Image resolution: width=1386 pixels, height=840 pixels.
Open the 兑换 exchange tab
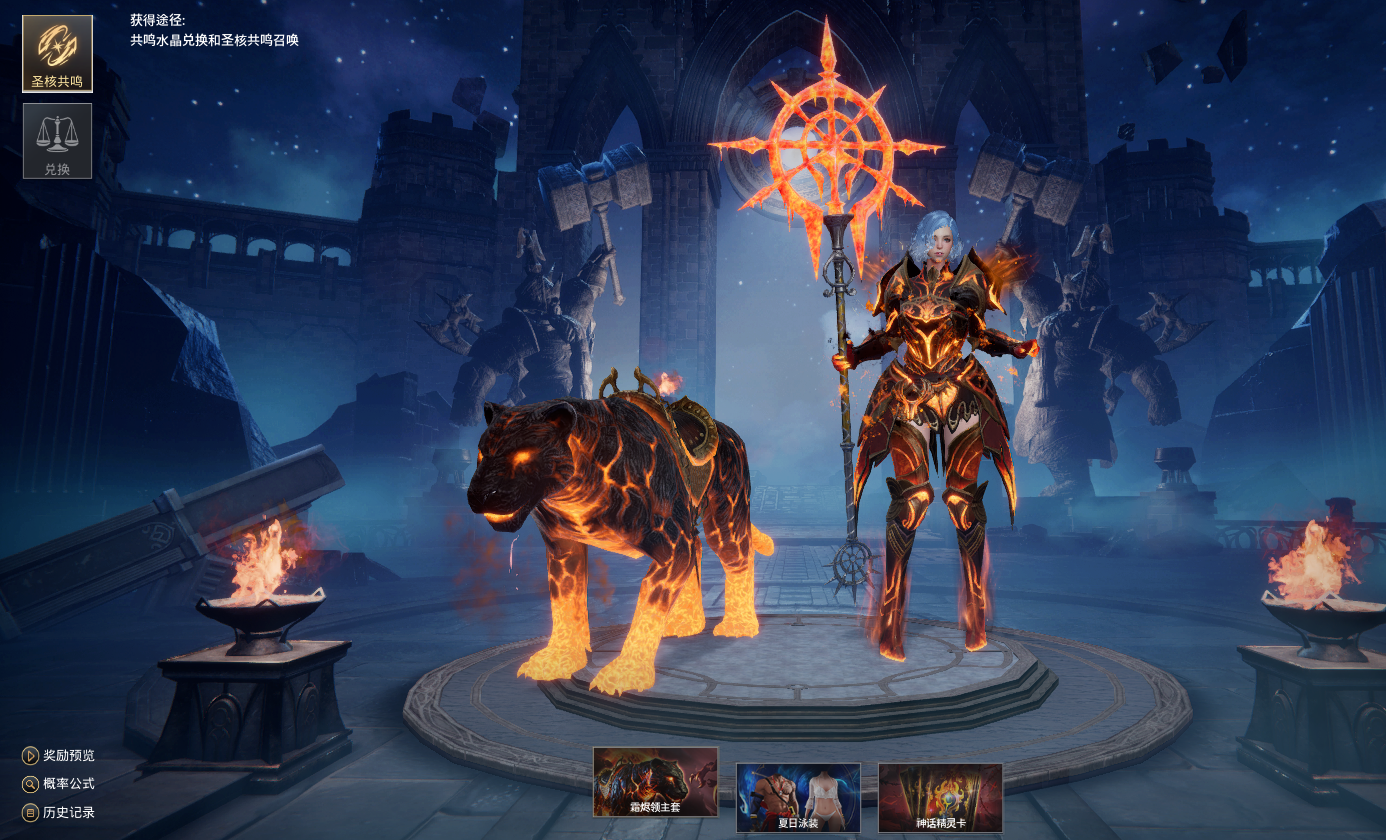coord(57,141)
